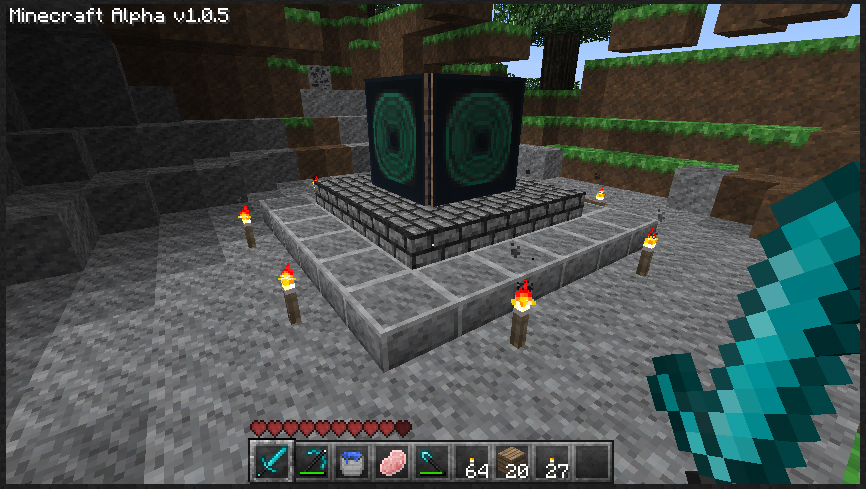The width and height of the screenshot is (866, 489).
Task: Select the diamond sword hotbar slot
Action: pos(271,462)
